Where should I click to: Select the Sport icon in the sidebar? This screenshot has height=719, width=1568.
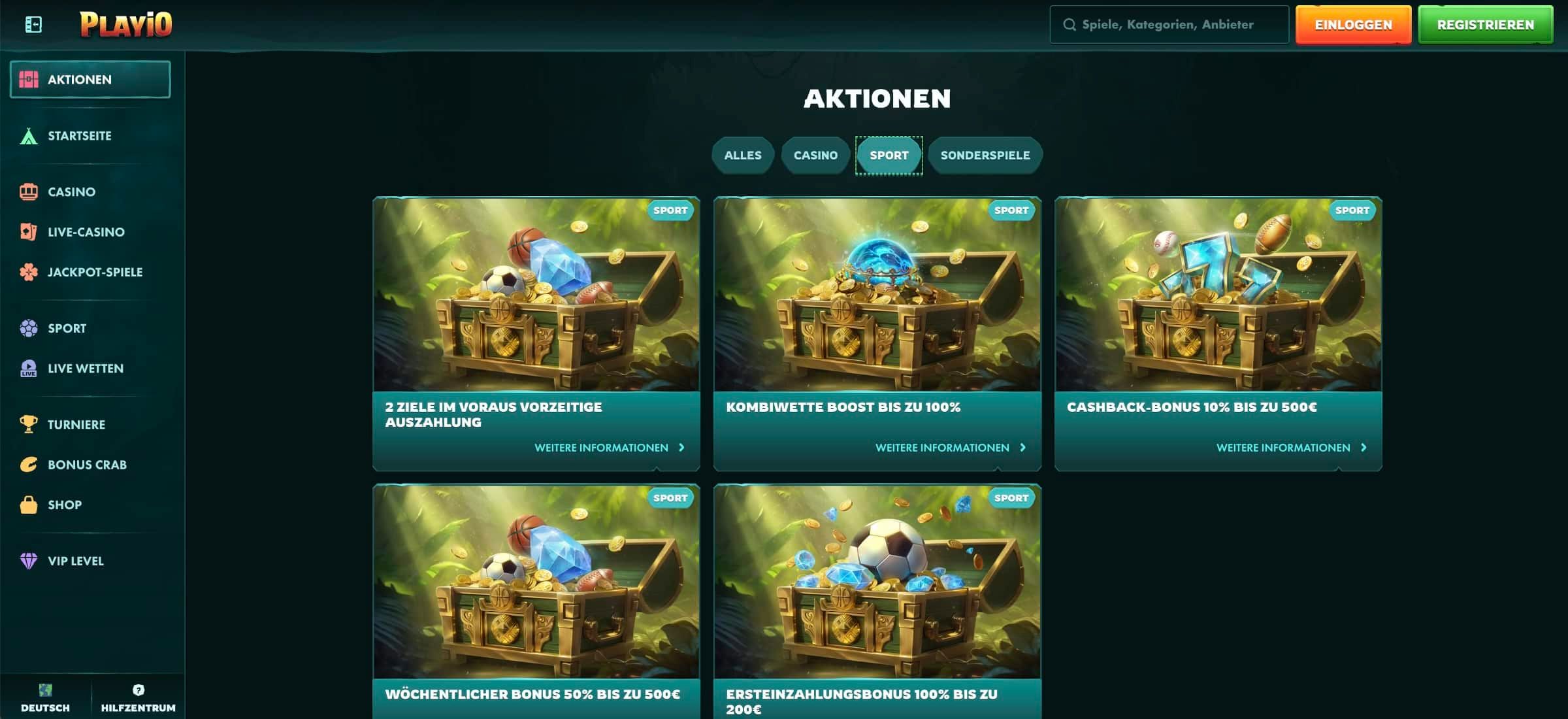29,327
